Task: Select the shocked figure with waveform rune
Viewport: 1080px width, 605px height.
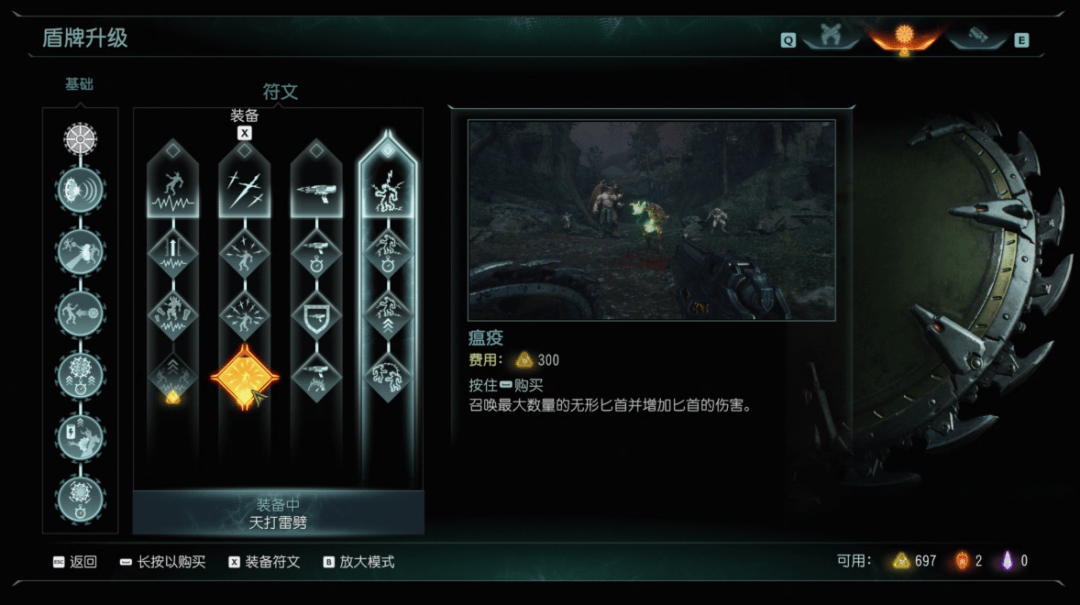Action: point(173,186)
